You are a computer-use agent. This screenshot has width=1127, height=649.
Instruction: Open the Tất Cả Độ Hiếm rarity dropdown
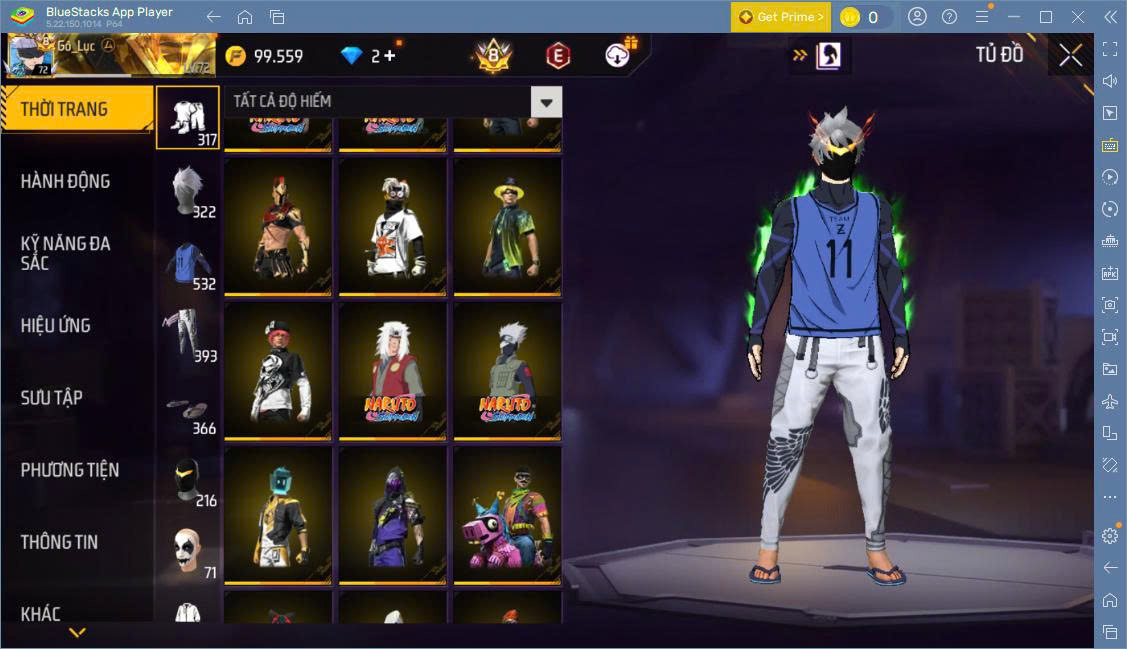pos(546,102)
